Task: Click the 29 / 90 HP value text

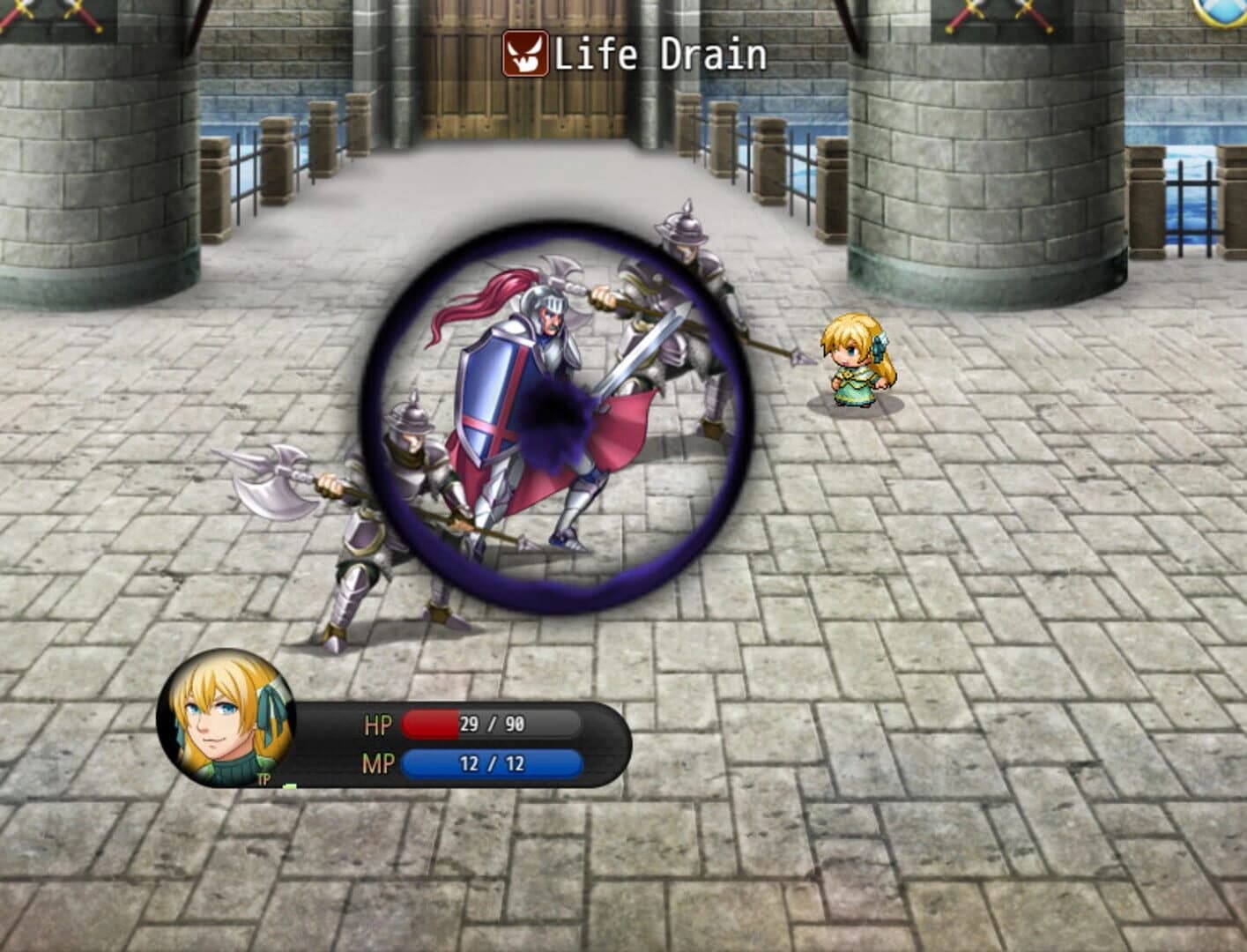Action: [x=494, y=725]
